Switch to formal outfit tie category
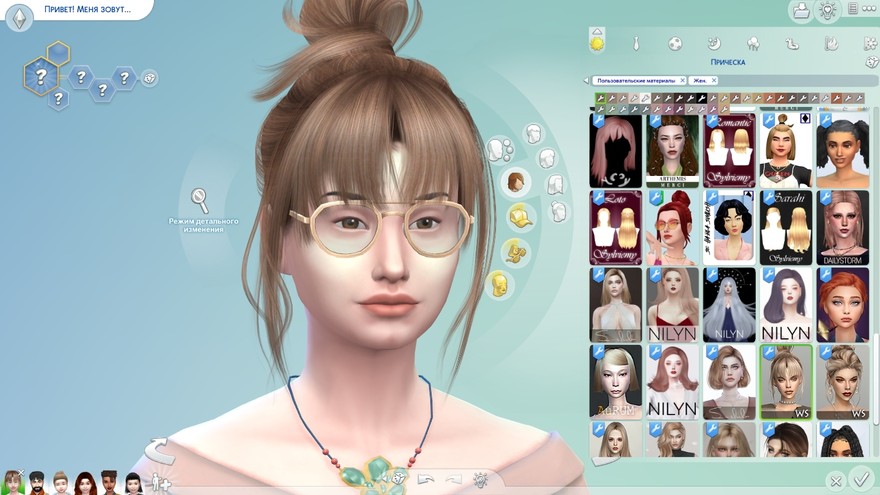Screen dimensions: 880x495 (636, 44)
